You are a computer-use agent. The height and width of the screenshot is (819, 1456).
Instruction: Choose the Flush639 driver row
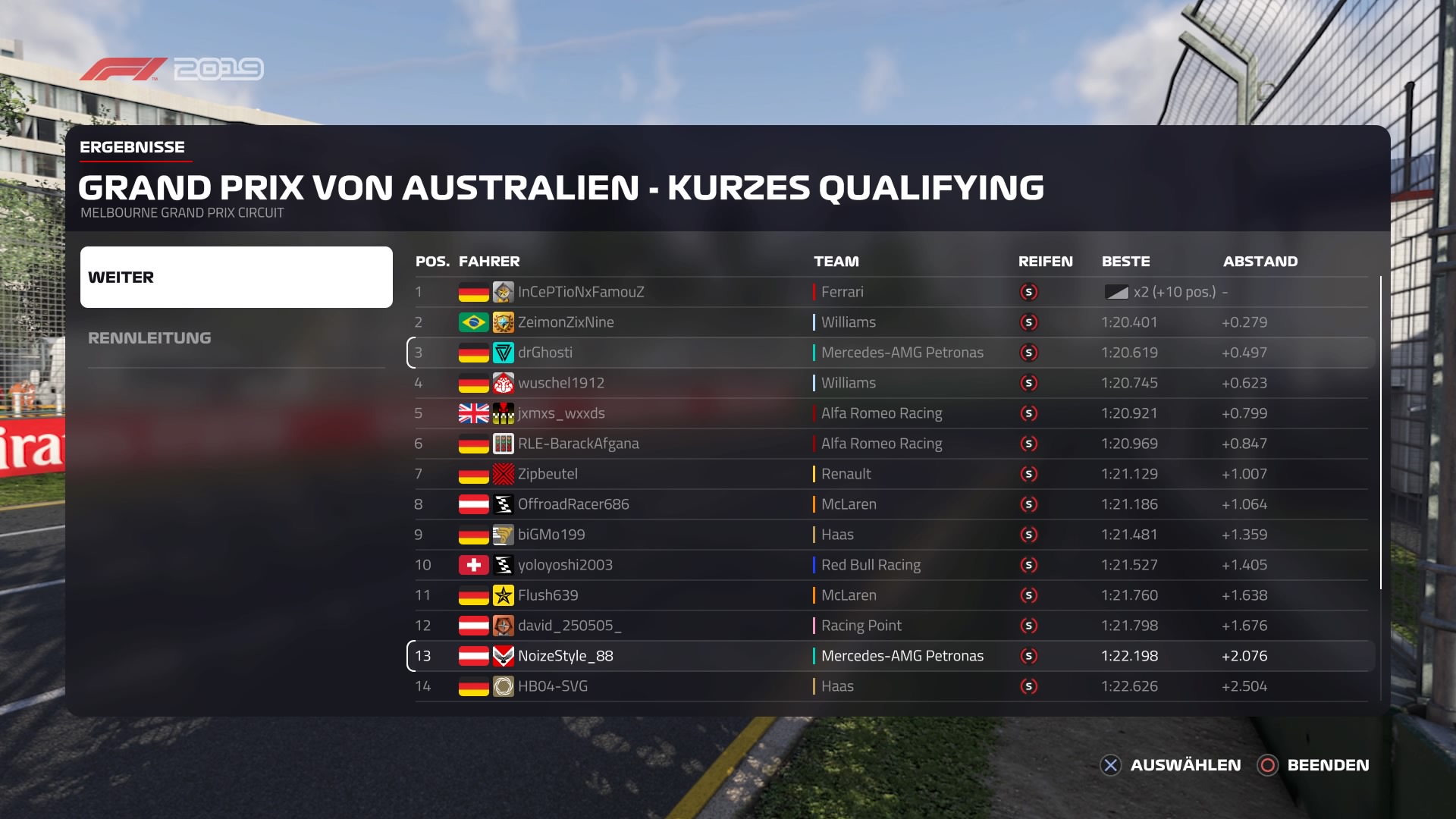(891, 595)
